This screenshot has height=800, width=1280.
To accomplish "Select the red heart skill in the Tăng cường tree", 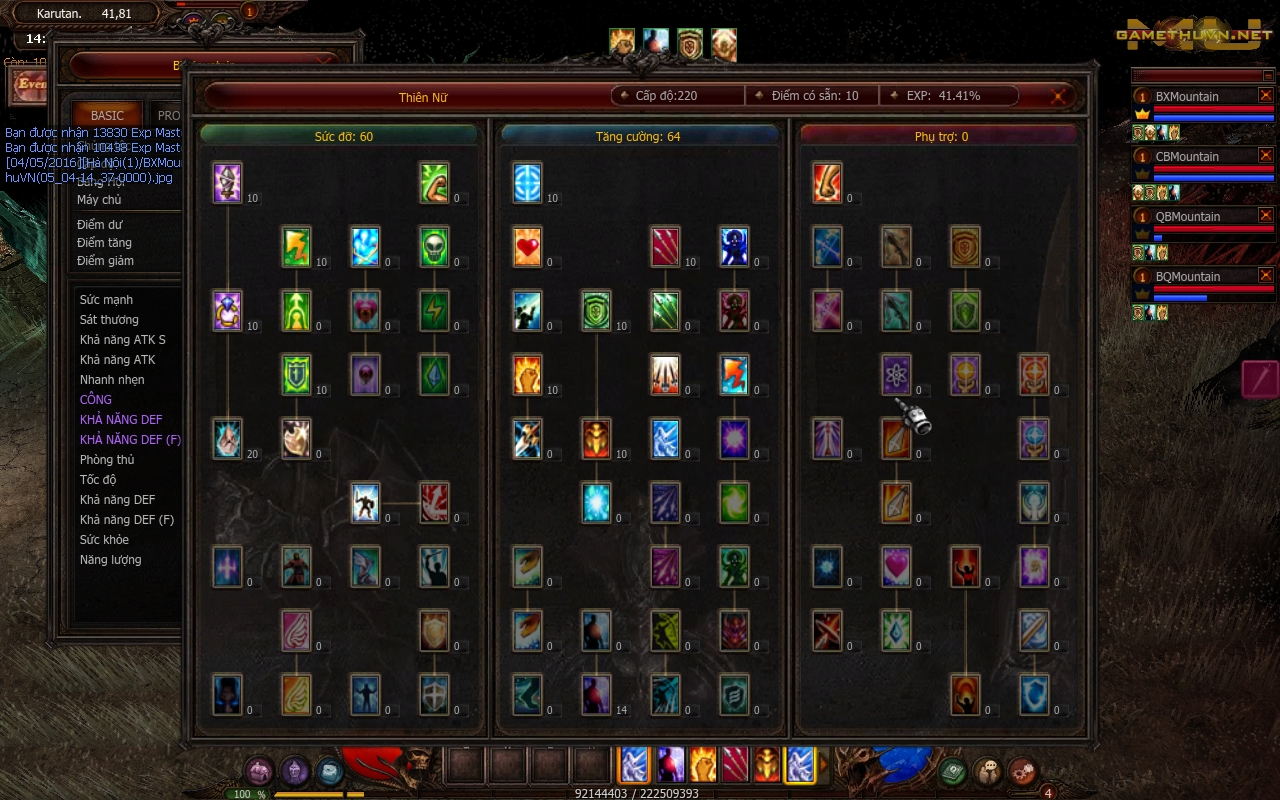I will pyautogui.click(x=527, y=247).
